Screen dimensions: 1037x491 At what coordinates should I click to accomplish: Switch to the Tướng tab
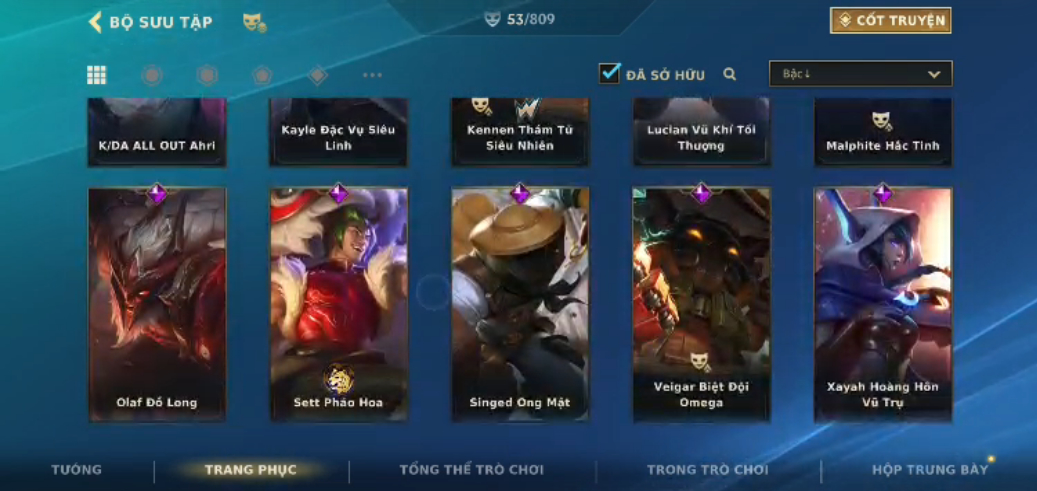click(x=77, y=470)
